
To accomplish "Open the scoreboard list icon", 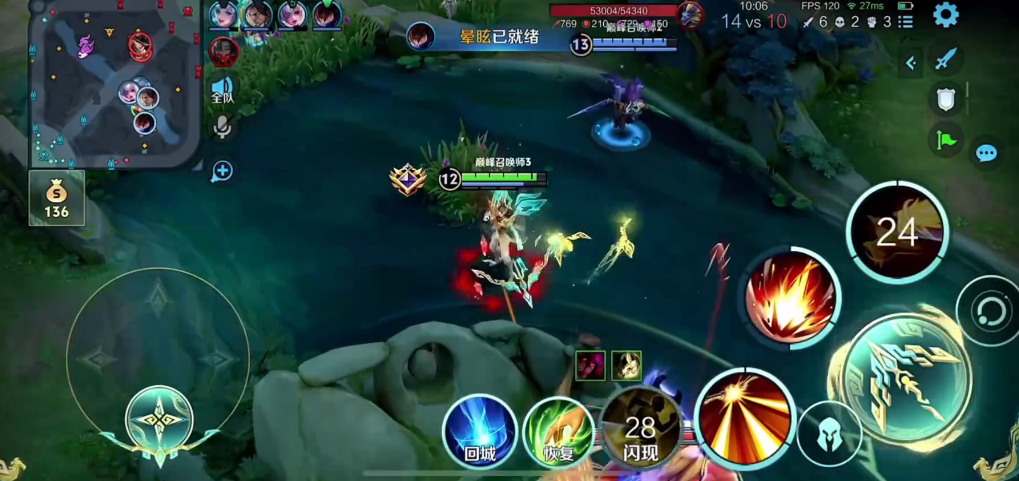I will [906, 21].
